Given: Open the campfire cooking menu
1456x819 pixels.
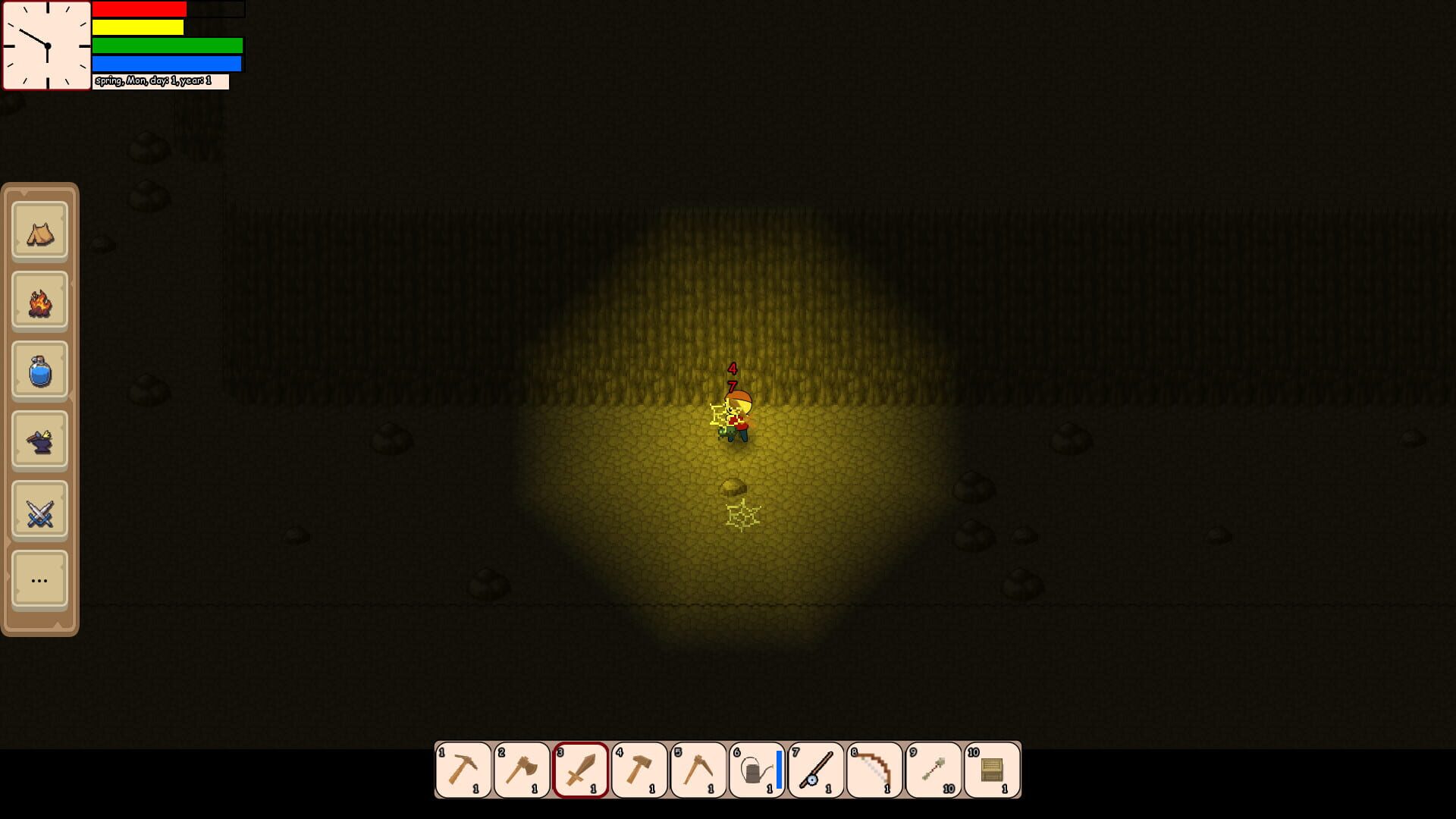Looking at the screenshot, I should coord(39,301).
